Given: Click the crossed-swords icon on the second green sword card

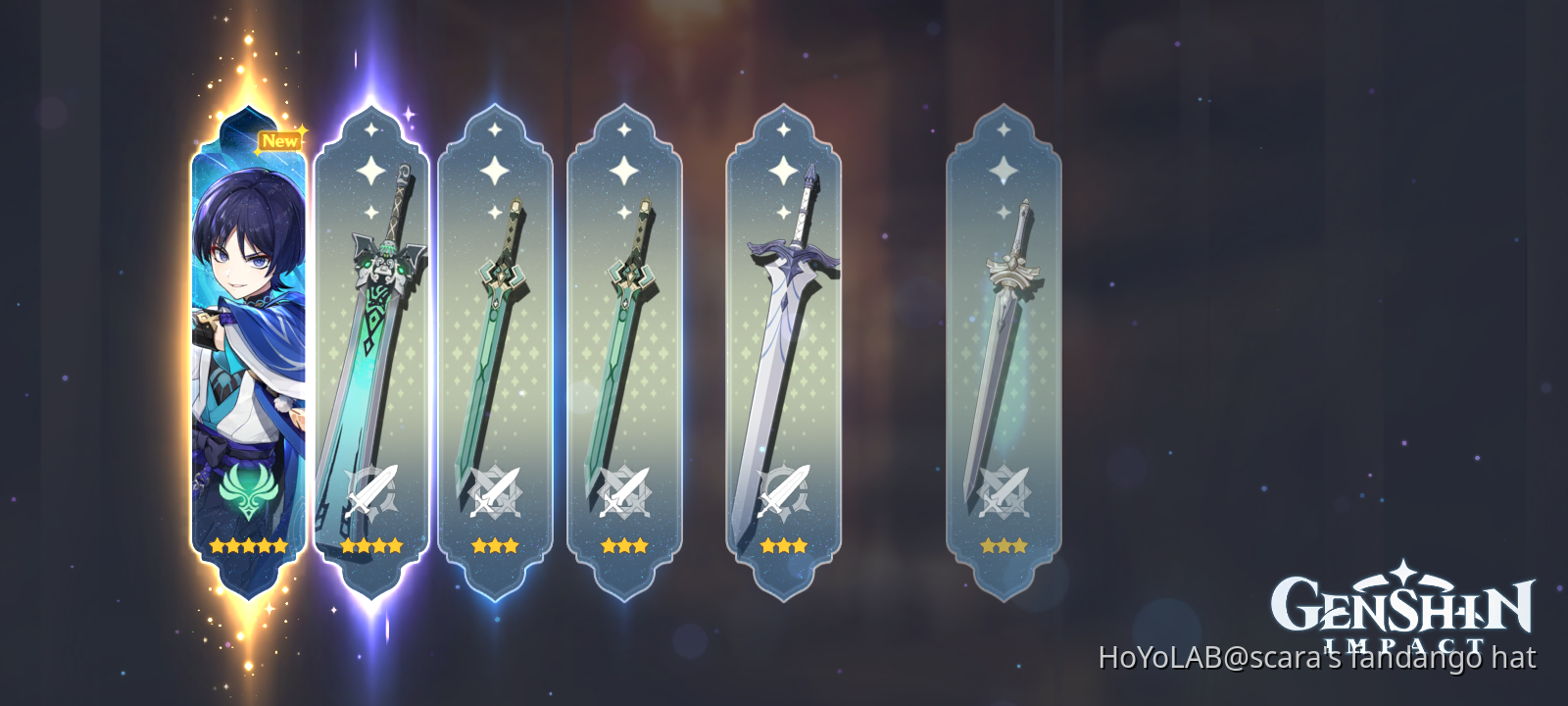Looking at the screenshot, I should click(x=624, y=490).
